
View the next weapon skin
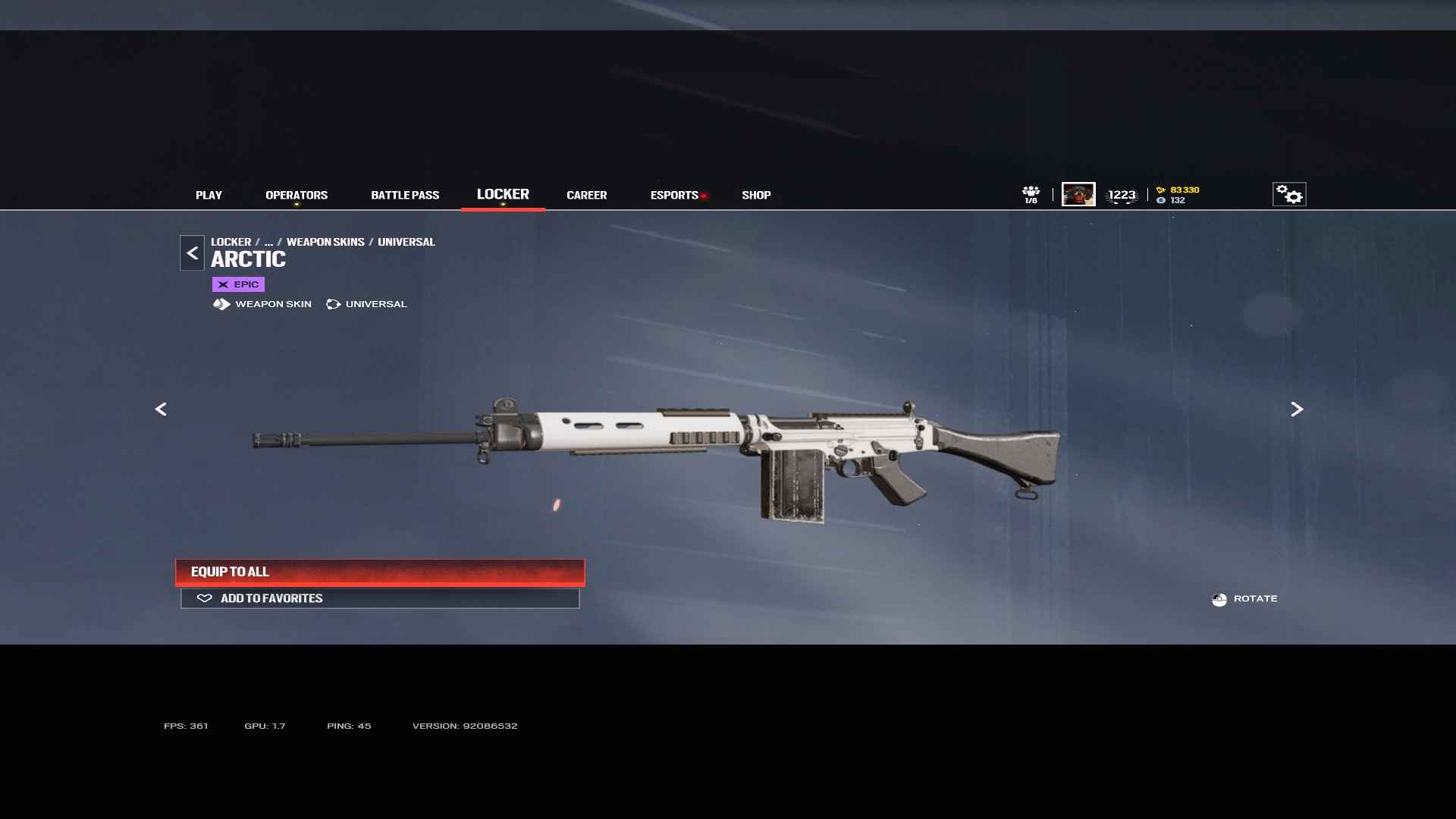(1297, 409)
